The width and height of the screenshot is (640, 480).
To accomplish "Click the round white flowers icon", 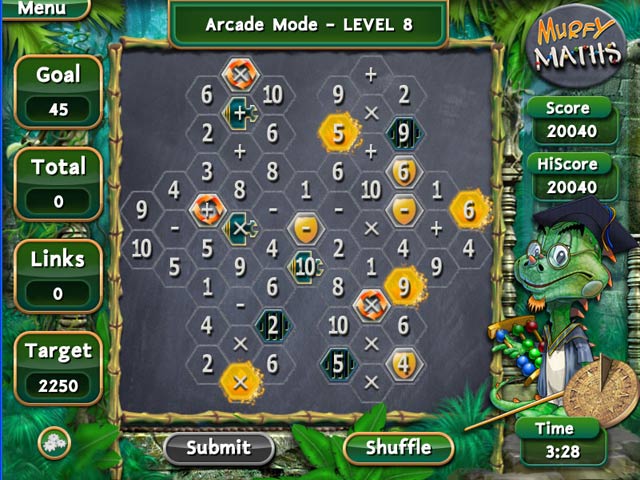I will [53, 441].
